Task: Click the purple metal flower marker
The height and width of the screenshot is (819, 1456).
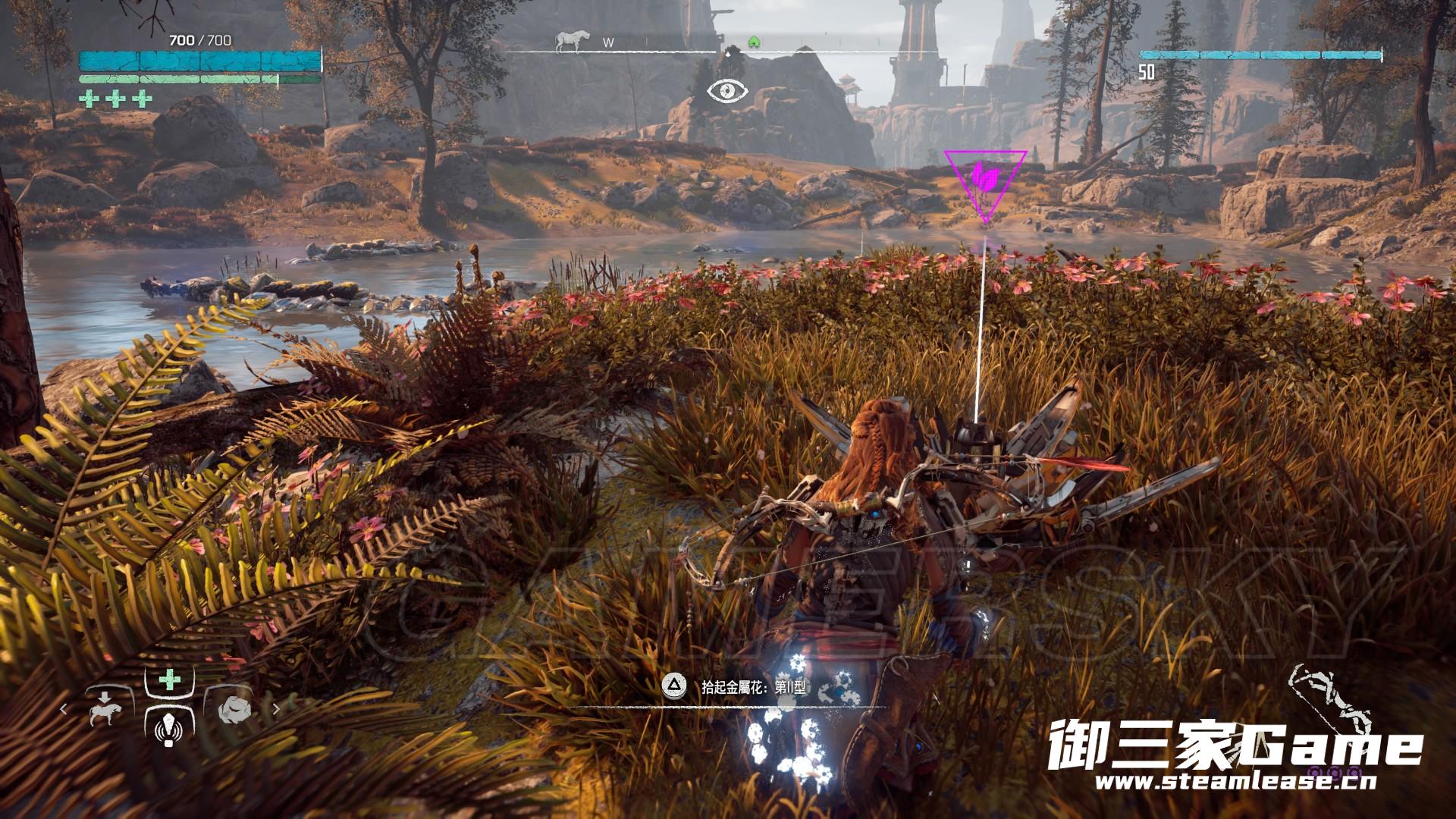Action: (x=984, y=180)
